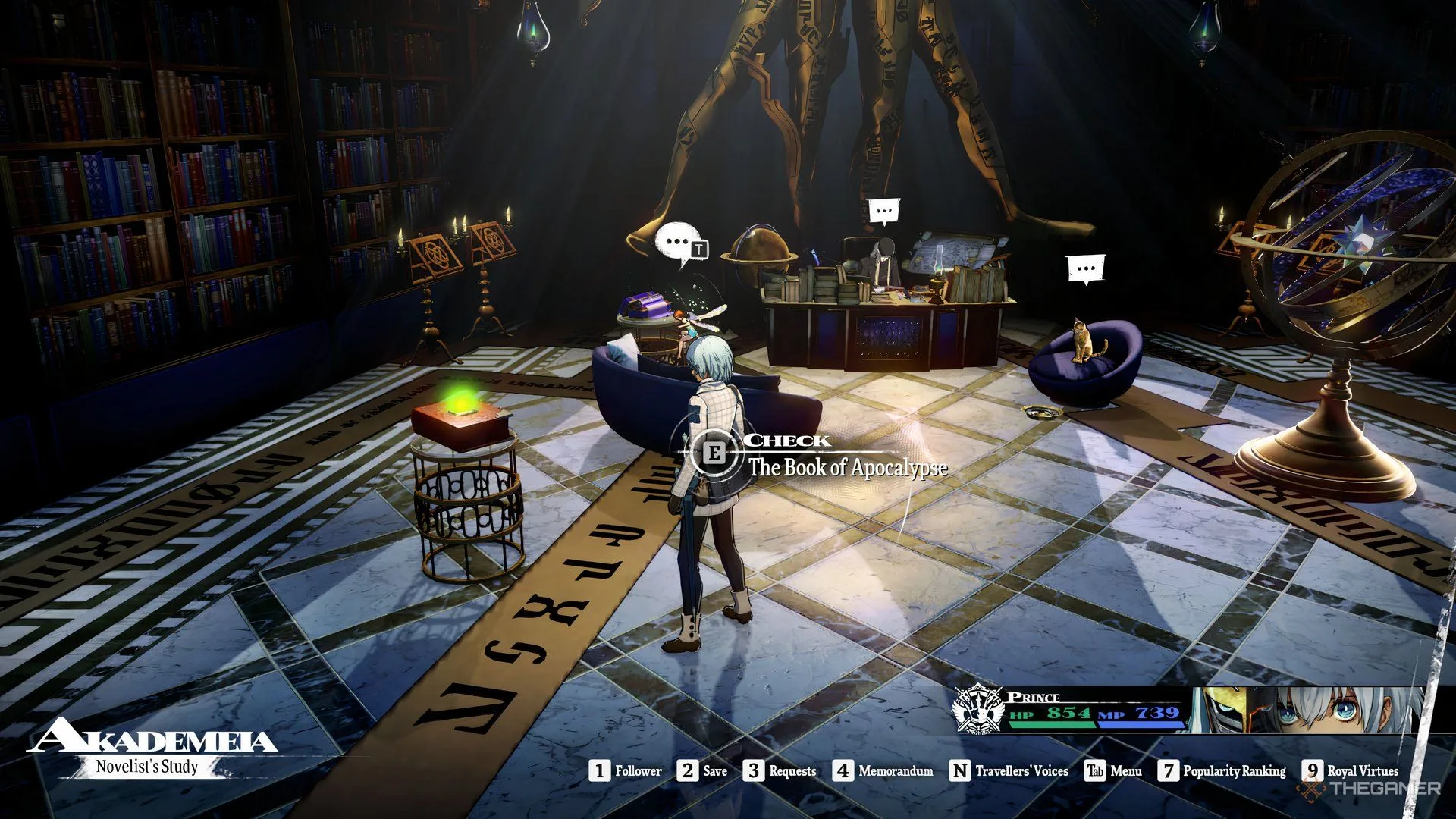Screen dimensions: 1456x819
Task: Show the Memorandum
Action: (883, 770)
